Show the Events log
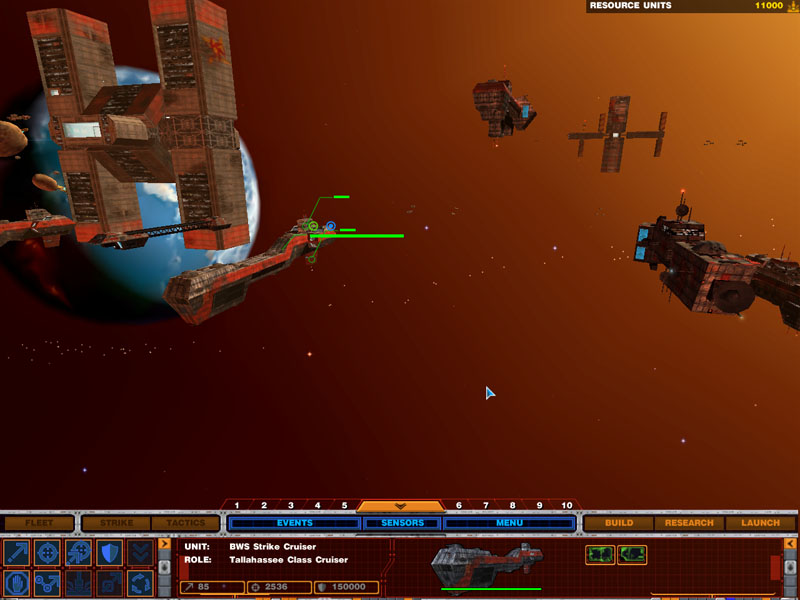This screenshot has height=600, width=800. tap(294, 523)
